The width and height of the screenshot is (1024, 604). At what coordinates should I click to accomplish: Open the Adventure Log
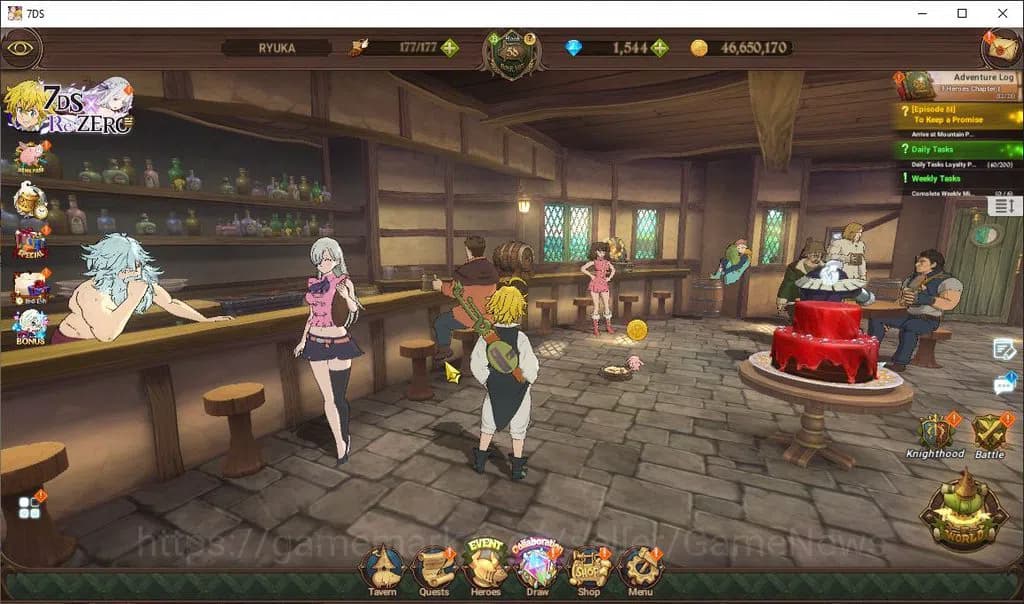[x=961, y=82]
